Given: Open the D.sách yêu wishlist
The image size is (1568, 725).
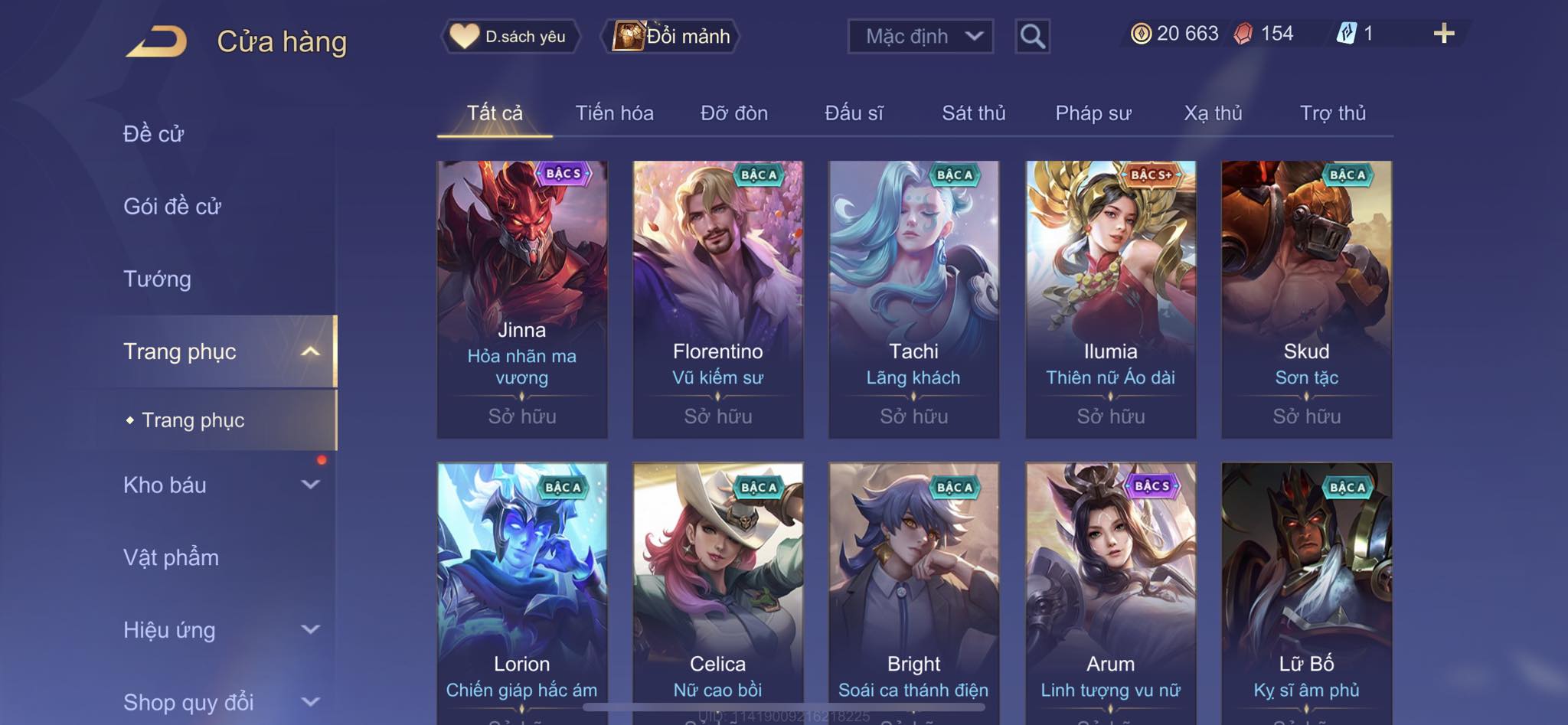Looking at the screenshot, I should pos(510,36).
